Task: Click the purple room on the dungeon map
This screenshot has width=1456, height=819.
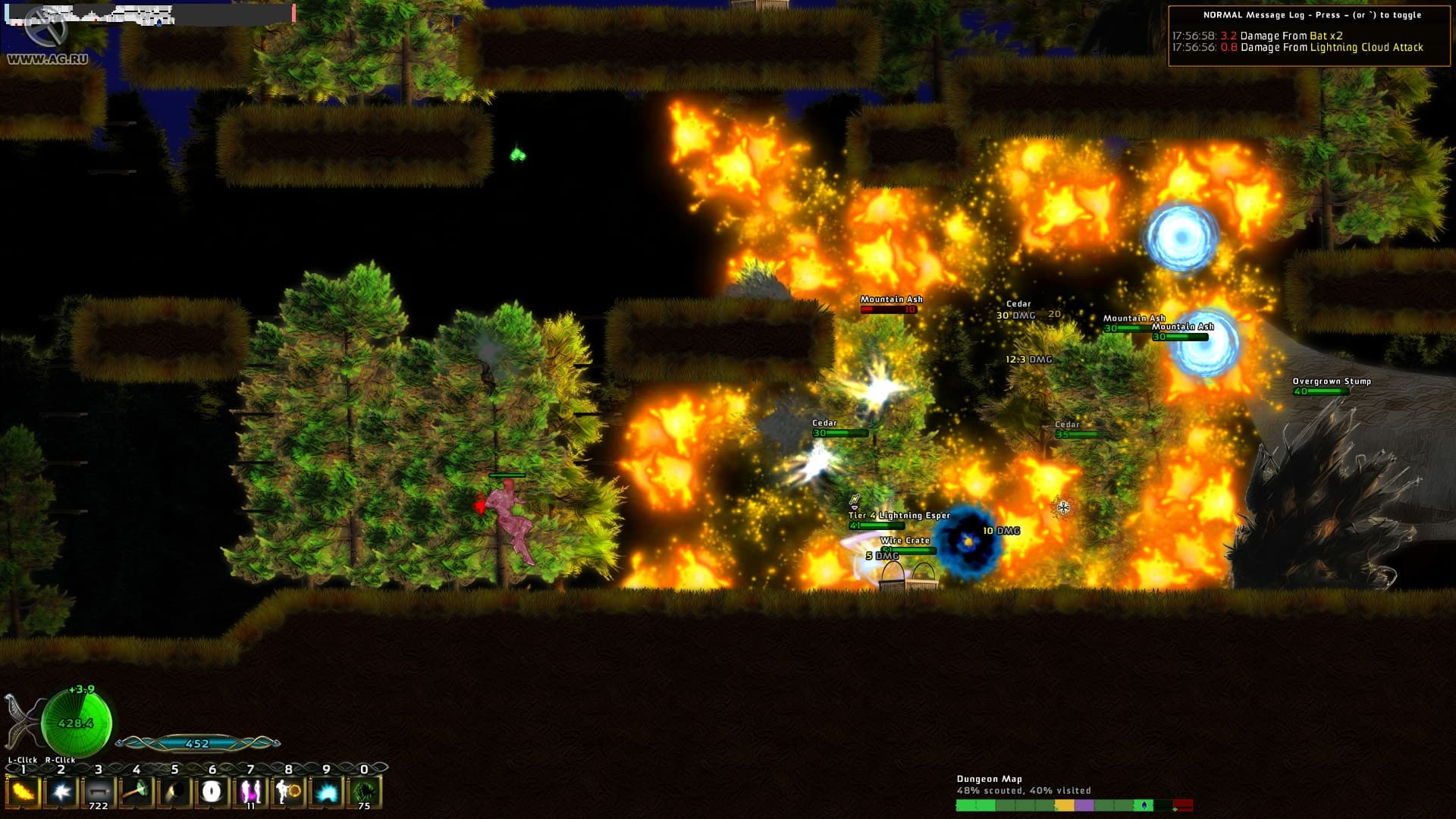Action: (1084, 805)
